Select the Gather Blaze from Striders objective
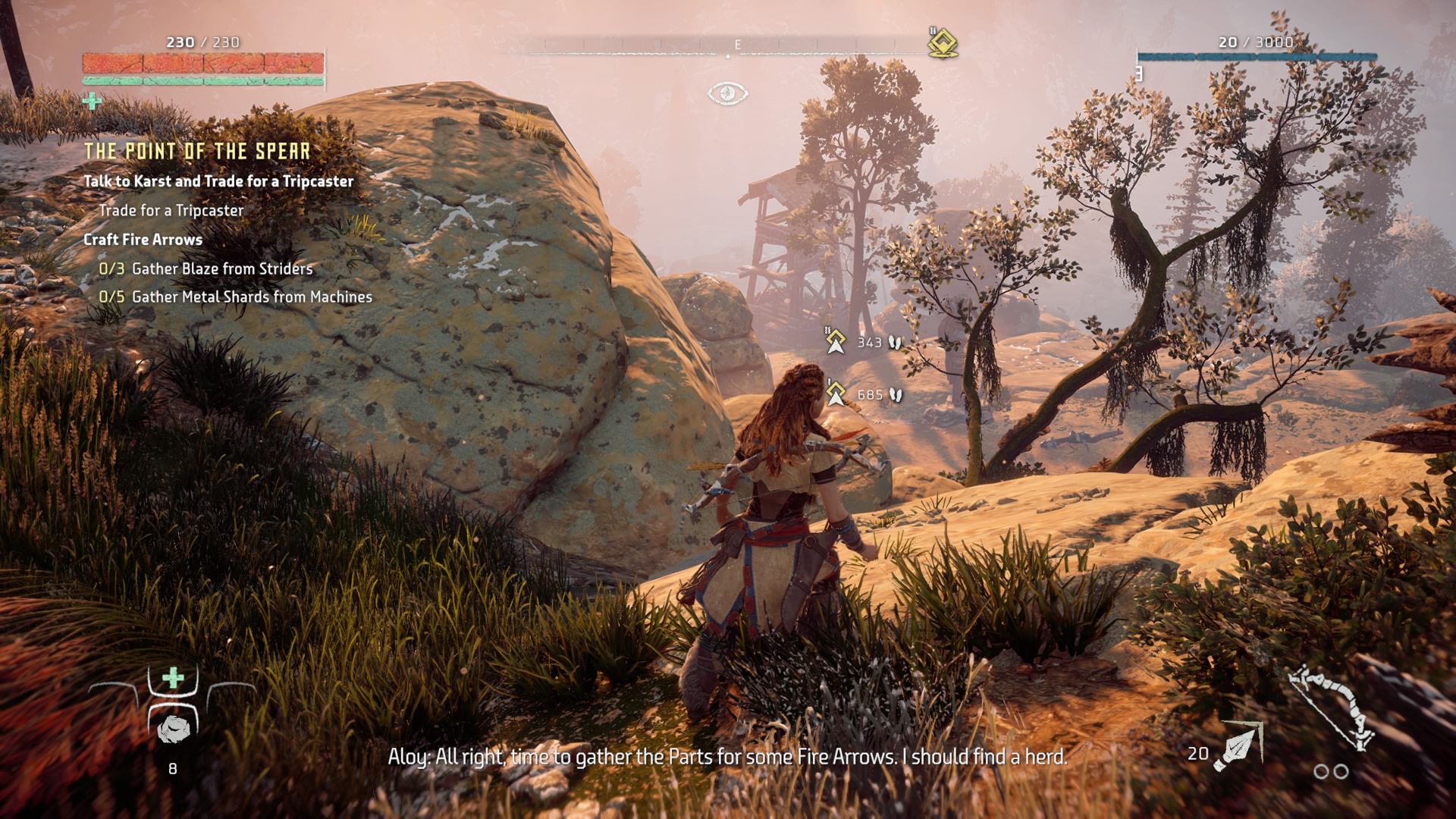Viewport: 1456px width, 819px height. coord(221,268)
